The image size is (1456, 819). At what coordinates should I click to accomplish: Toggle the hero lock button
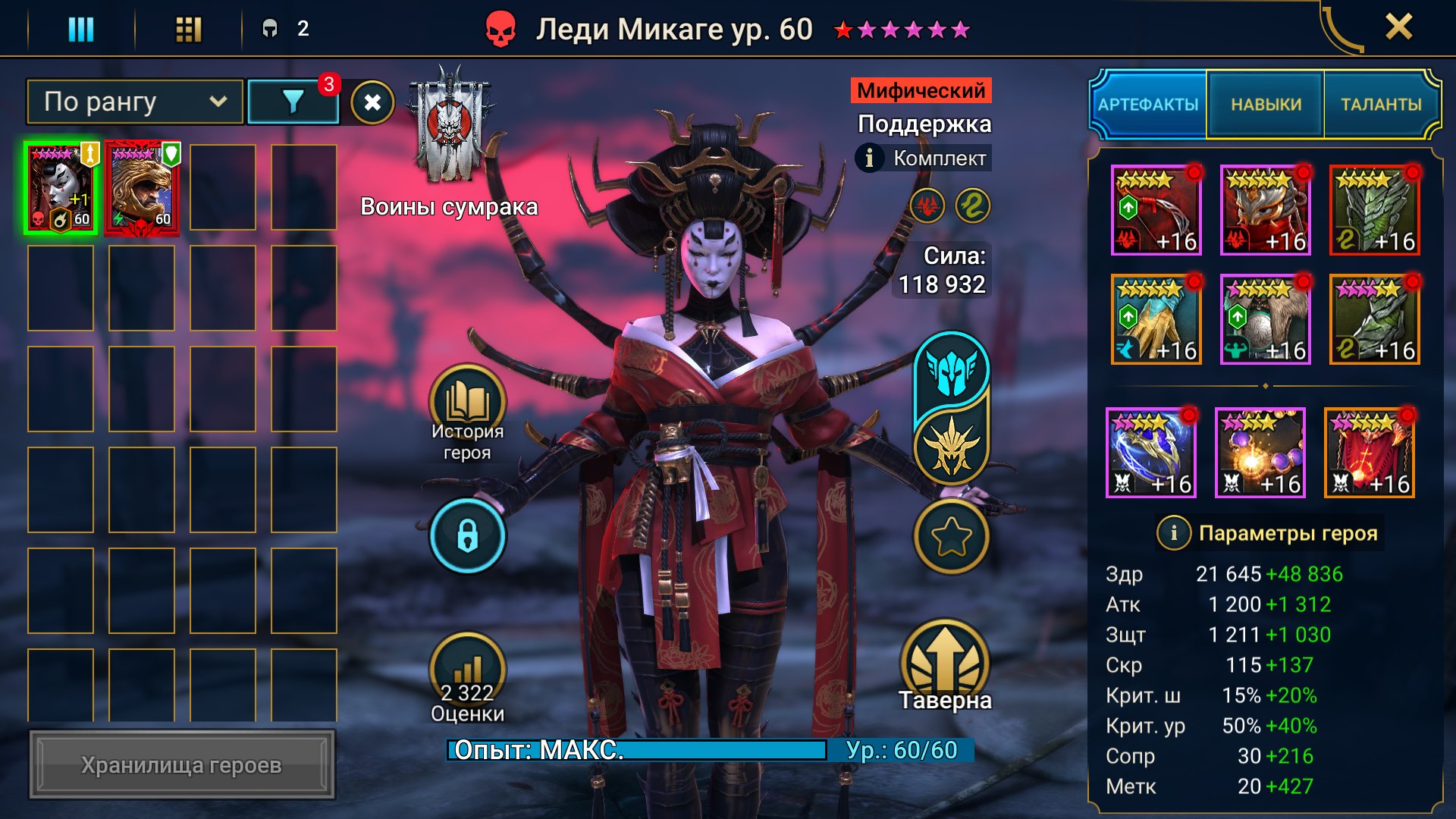(467, 536)
